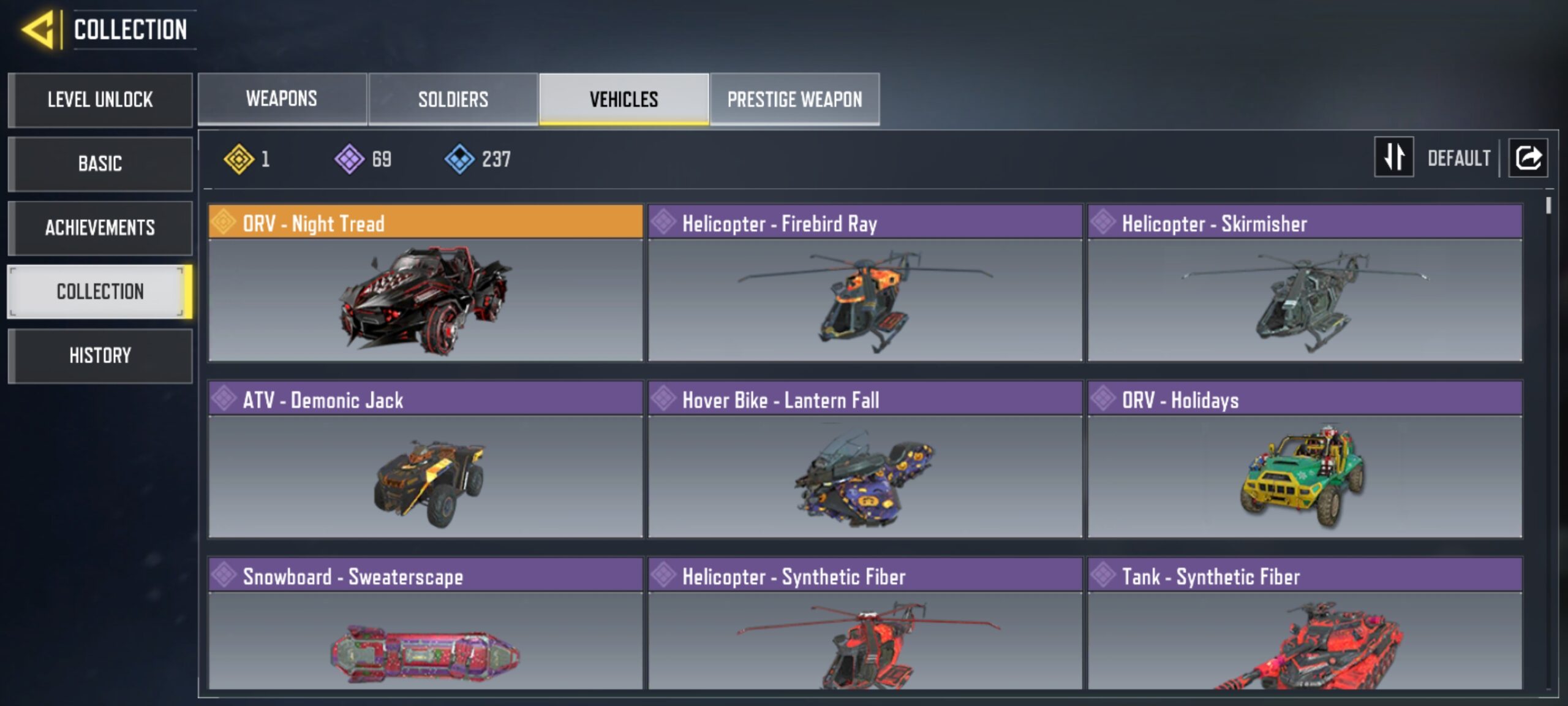Open the Prestige Weapon tab
This screenshot has height=706, width=1568.
(795, 99)
